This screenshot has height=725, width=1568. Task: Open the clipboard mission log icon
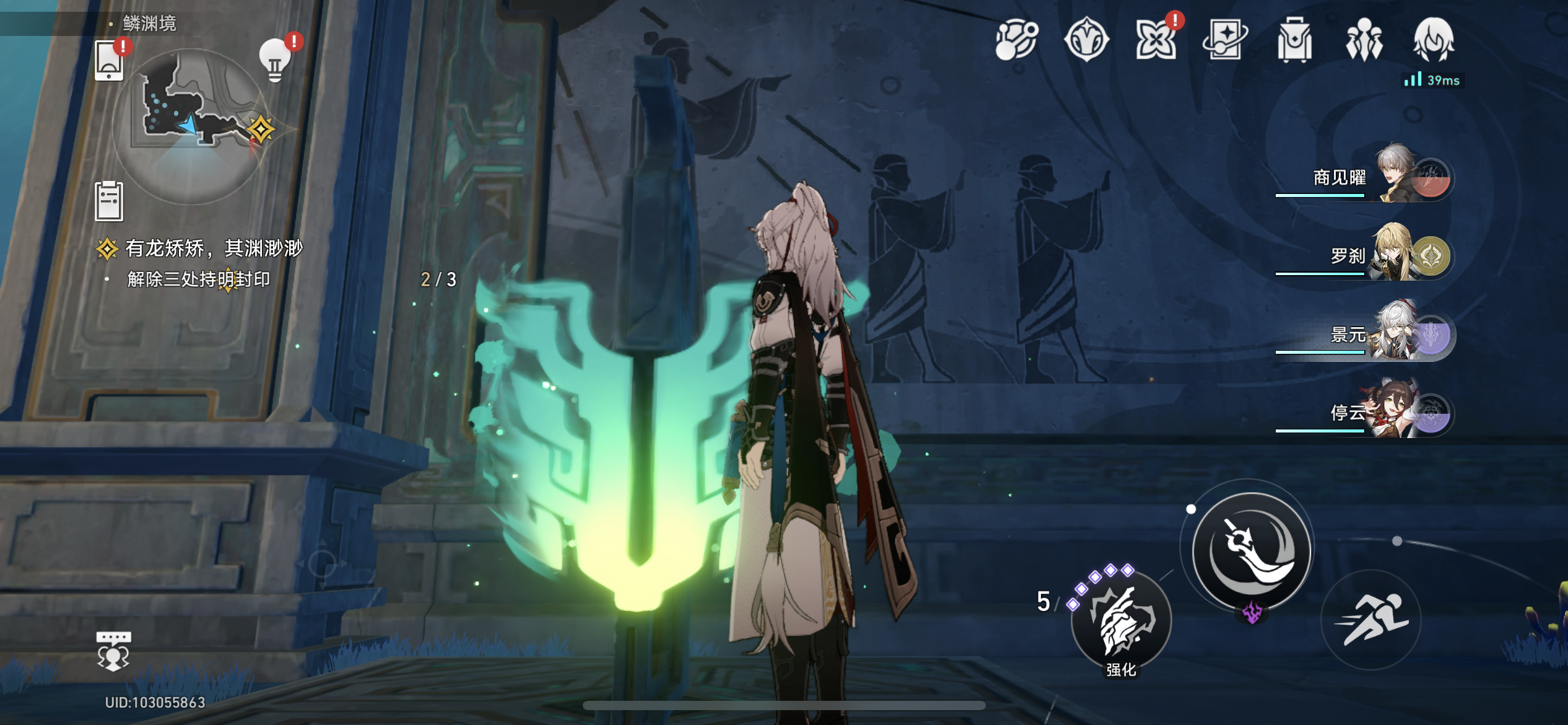(x=109, y=201)
